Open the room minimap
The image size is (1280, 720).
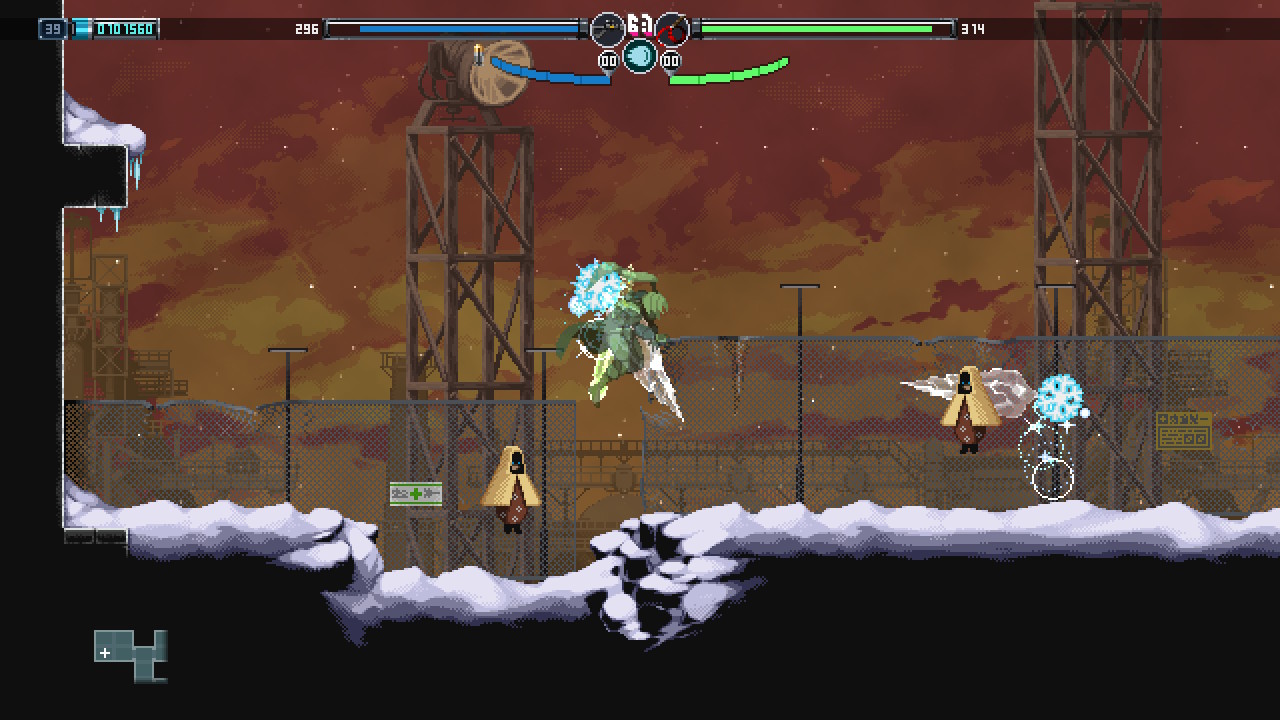click(131, 655)
